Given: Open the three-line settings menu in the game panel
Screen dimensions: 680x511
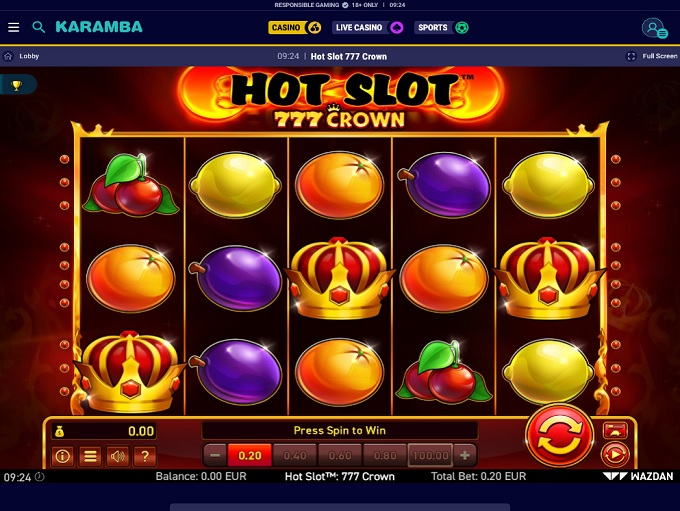Looking at the screenshot, I should point(90,457).
